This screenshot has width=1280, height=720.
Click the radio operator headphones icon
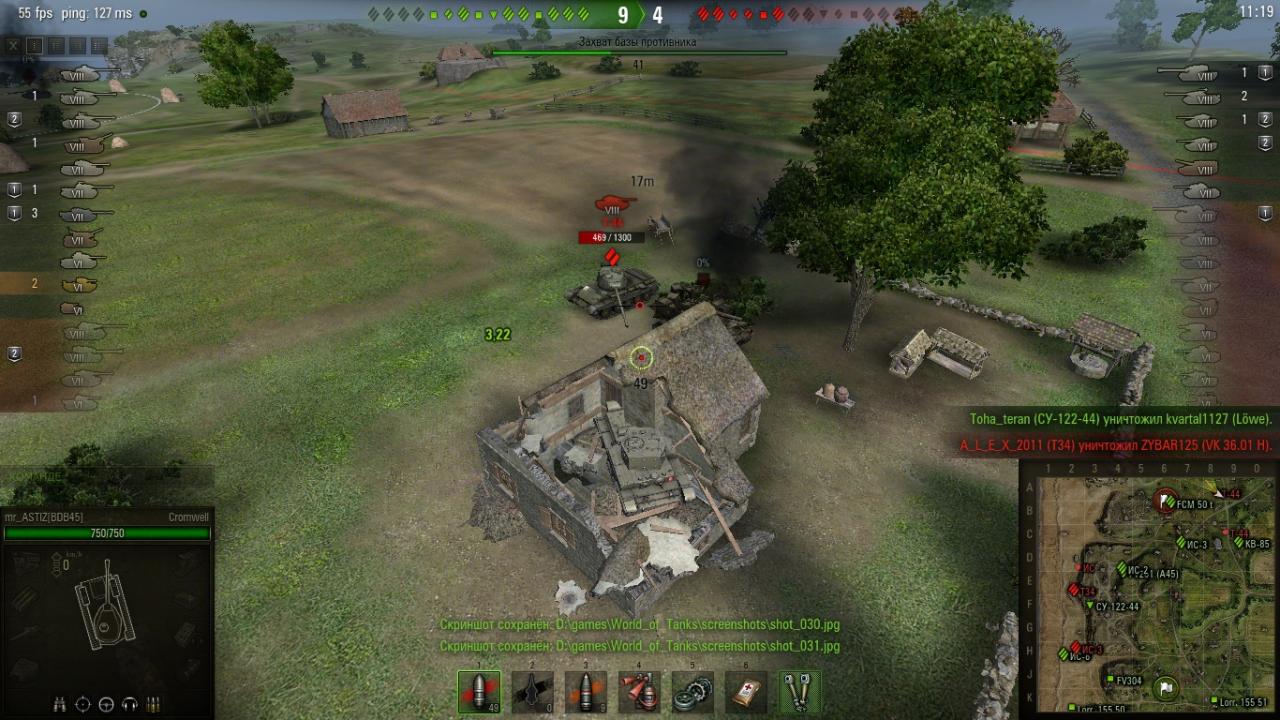(x=129, y=703)
